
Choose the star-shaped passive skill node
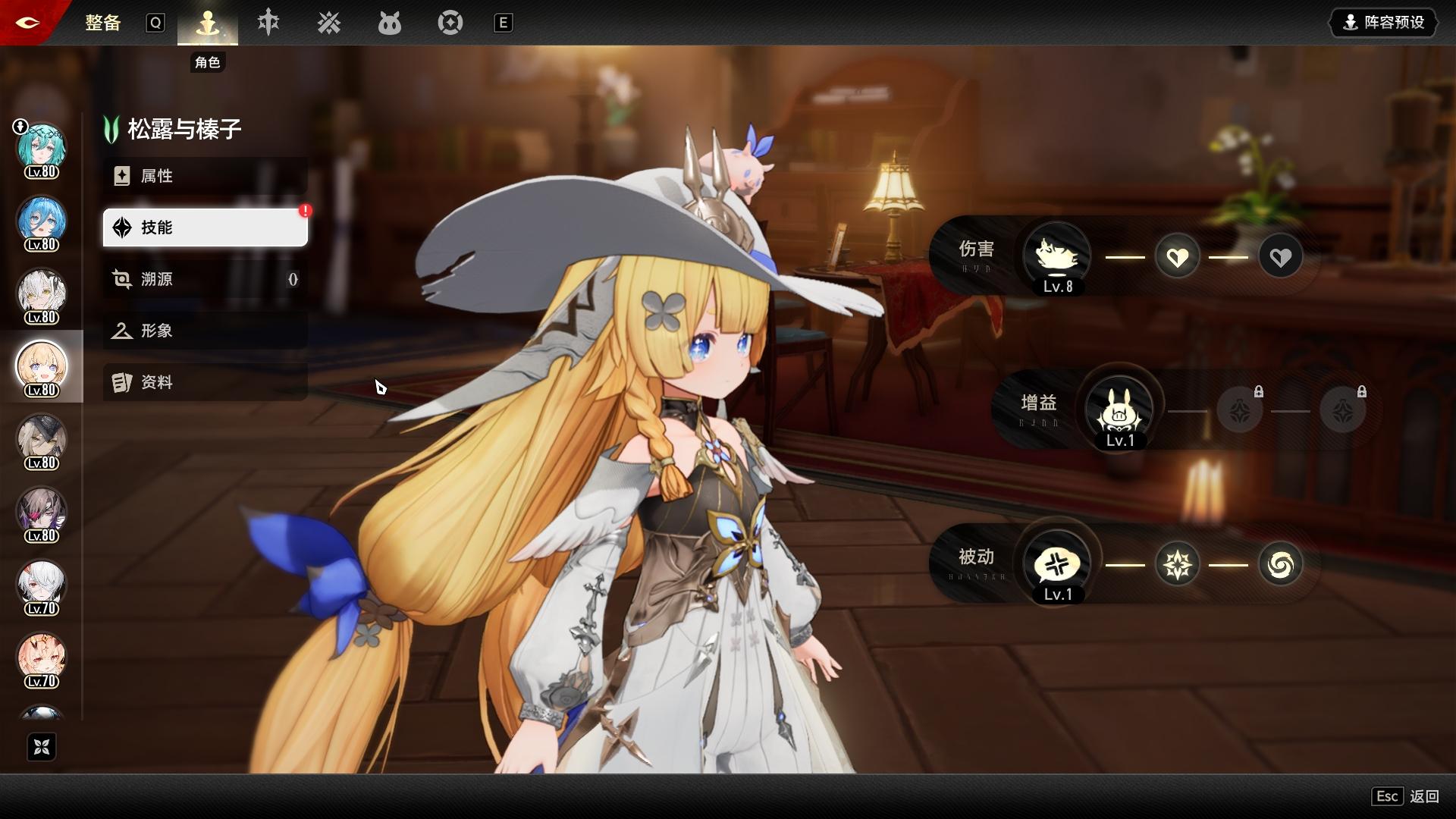[1177, 564]
